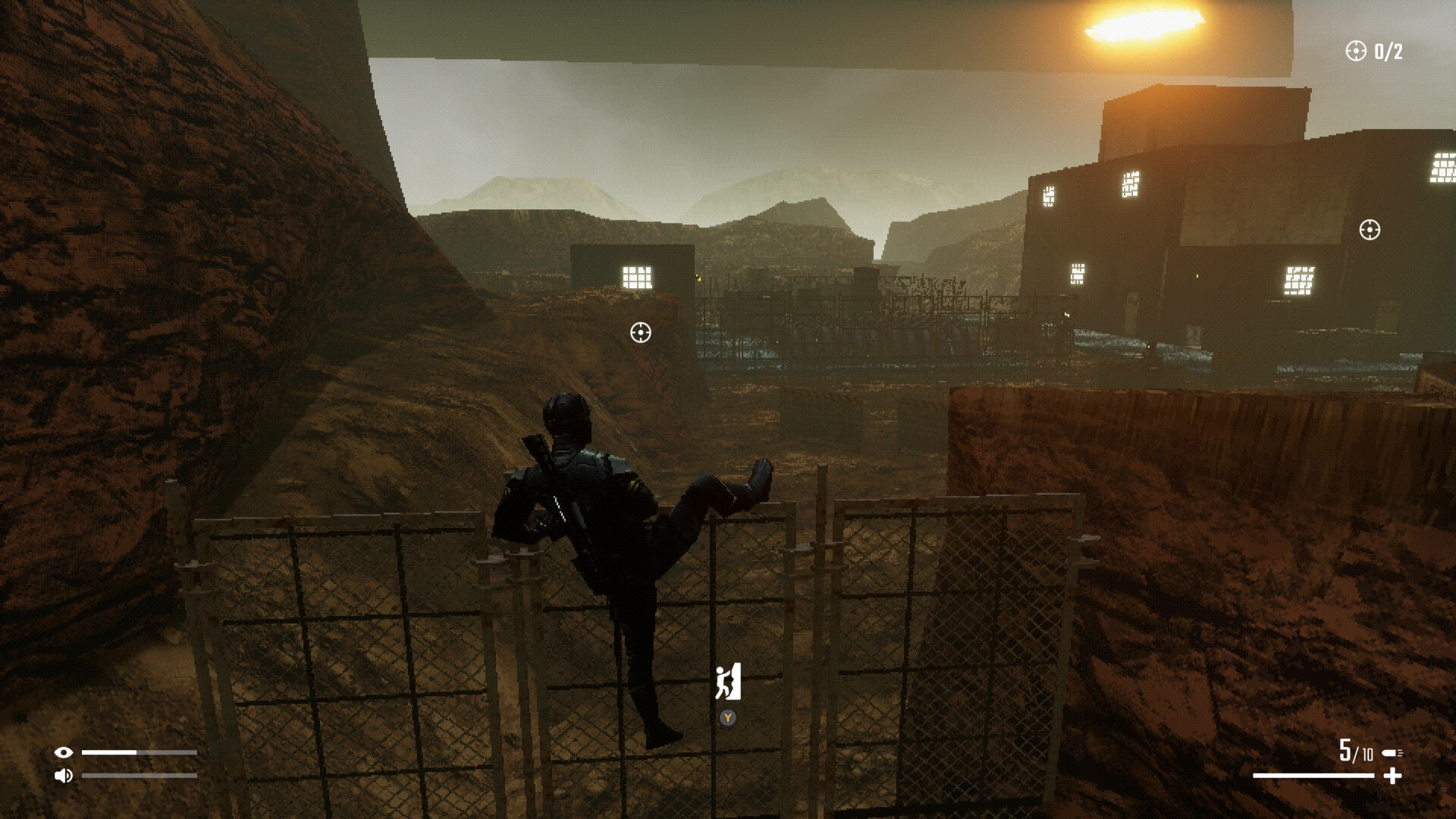
Task: Click the eye visibility indicator icon
Action: (x=64, y=752)
